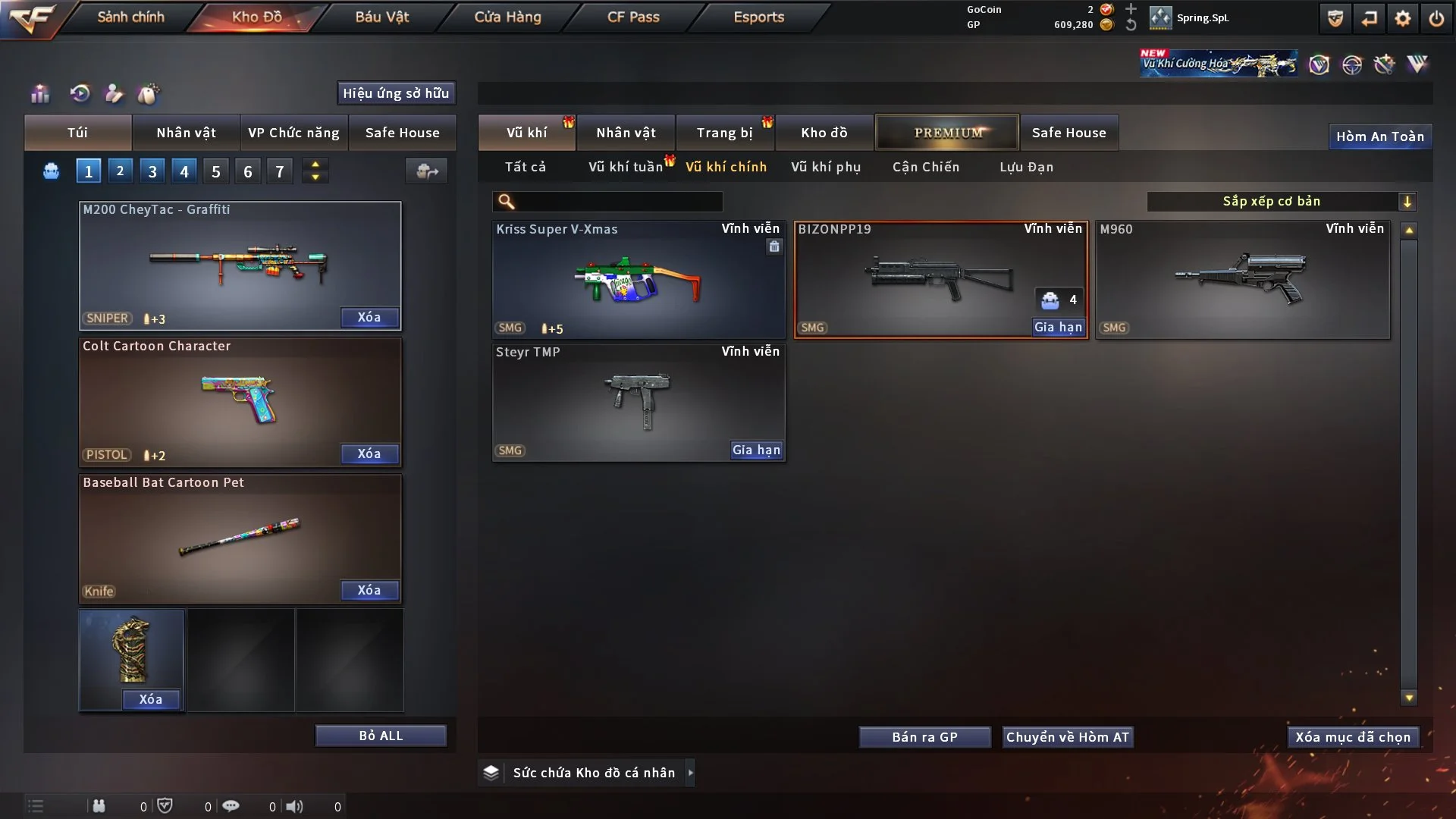Open the Hòm An Toàn button

click(1379, 136)
